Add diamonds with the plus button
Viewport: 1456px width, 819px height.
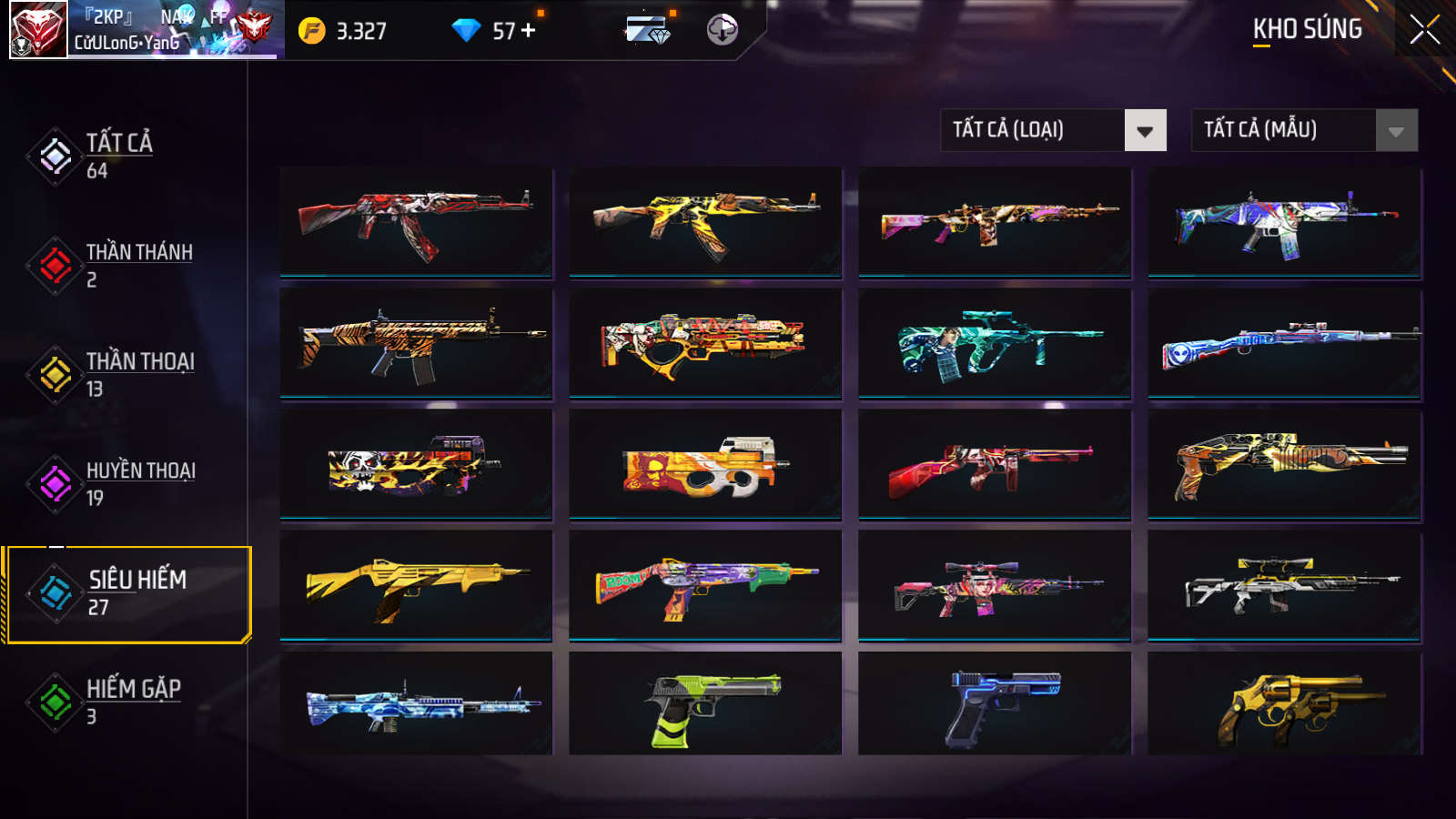(529, 30)
